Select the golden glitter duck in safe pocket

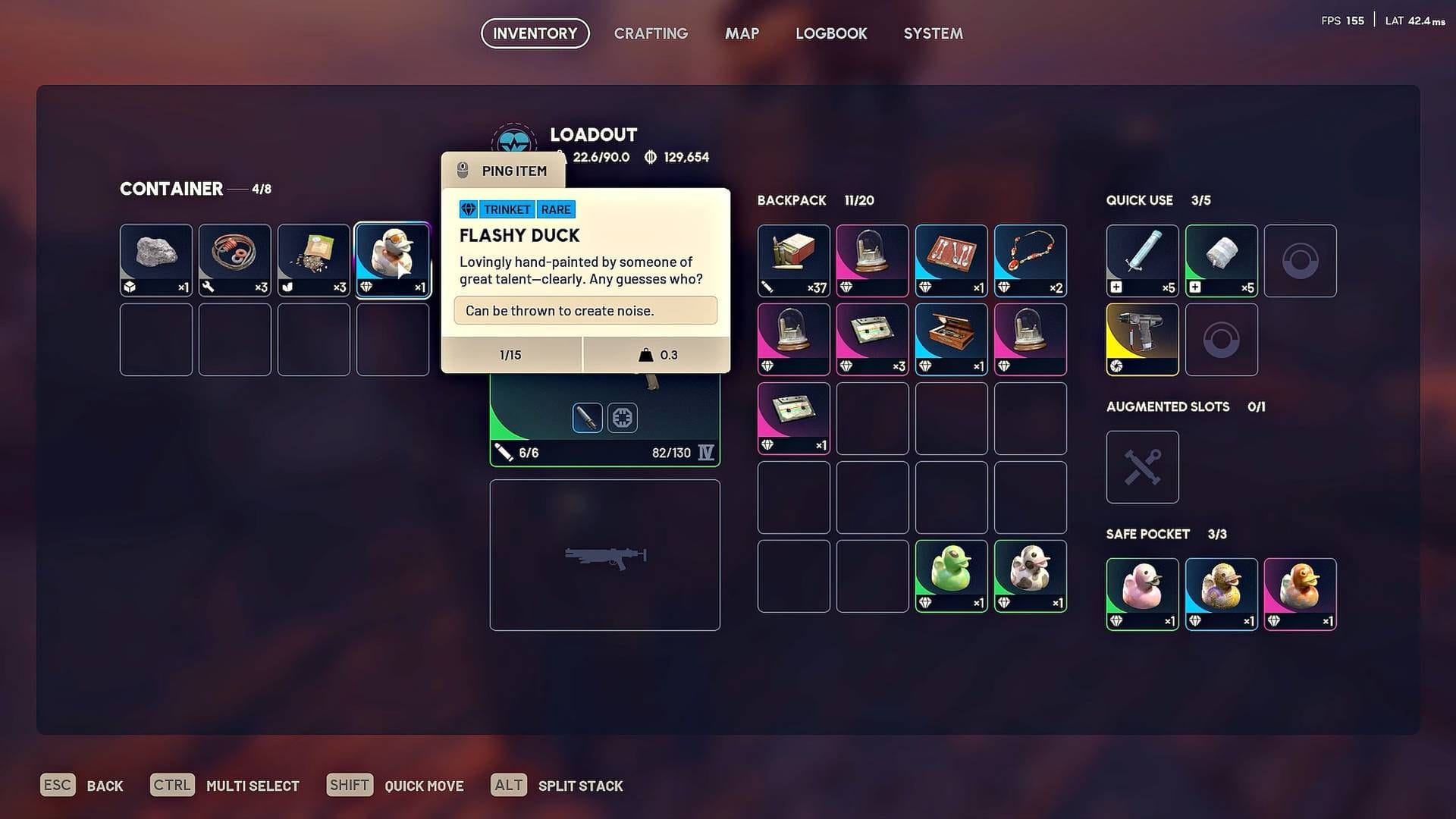tap(1222, 593)
